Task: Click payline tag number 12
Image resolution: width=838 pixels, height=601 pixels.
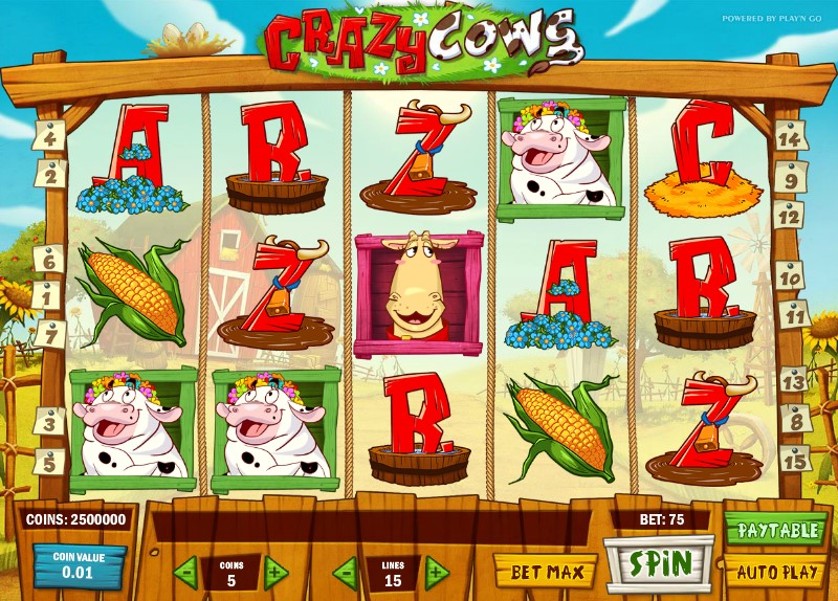Action: (789, 214)
